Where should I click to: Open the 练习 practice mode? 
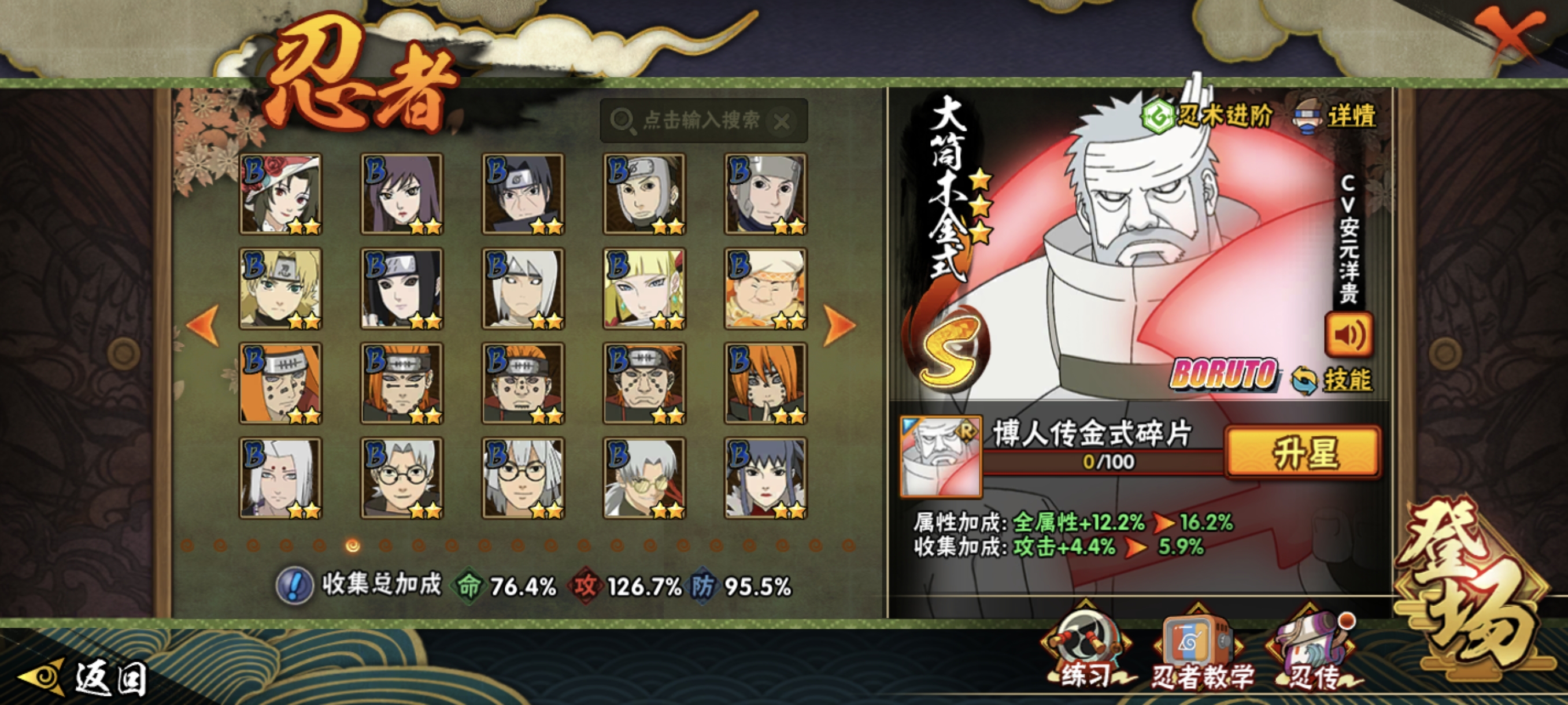tap(1085, 654)
